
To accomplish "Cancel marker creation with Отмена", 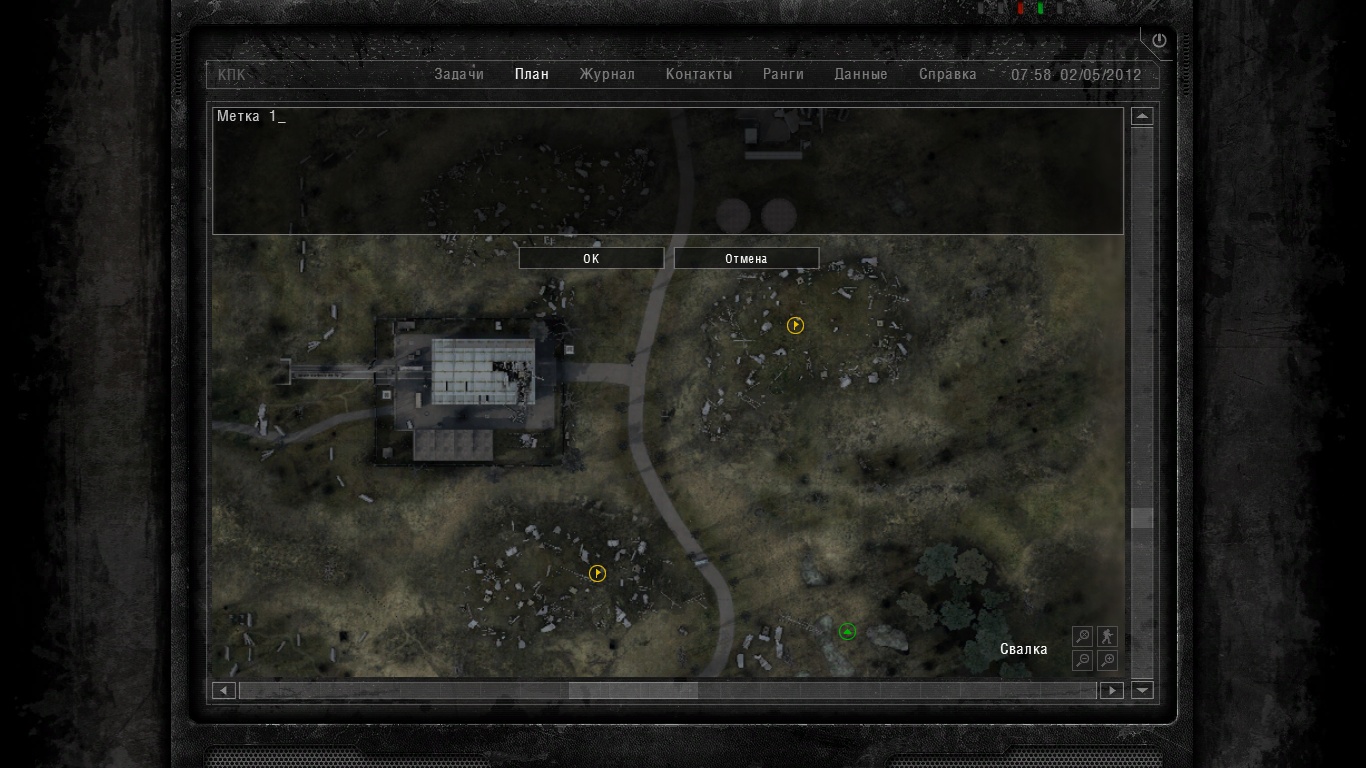I will 746,259.
